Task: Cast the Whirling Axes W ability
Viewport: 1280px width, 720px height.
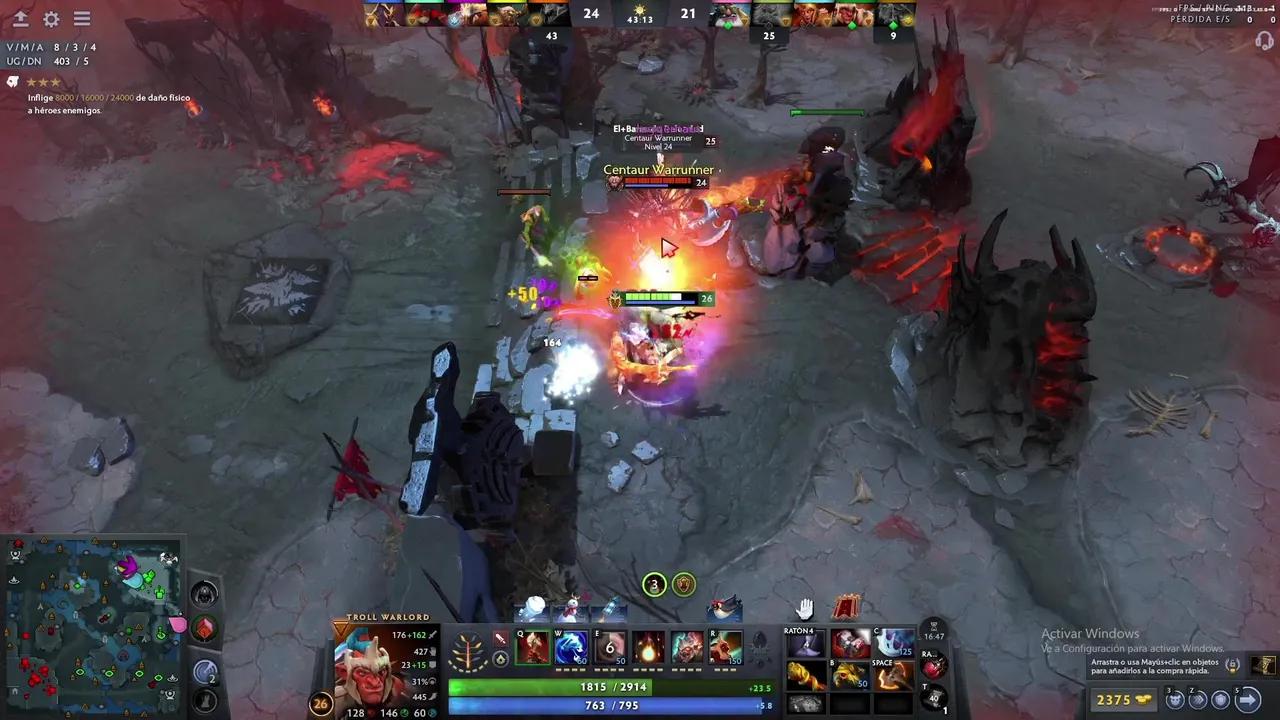Action: coord(572,647)
